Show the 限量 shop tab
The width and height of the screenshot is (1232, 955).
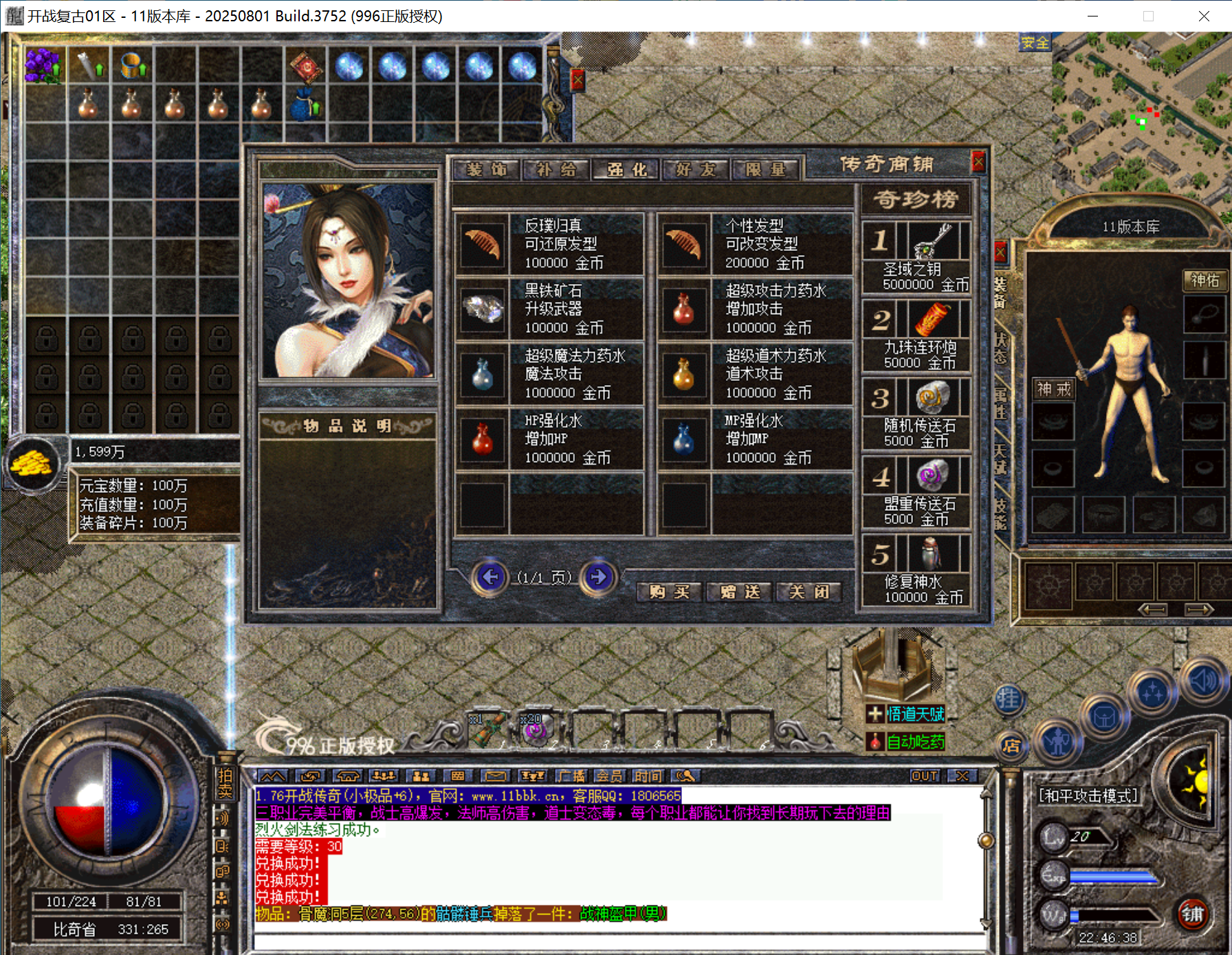(x=765, y=169)
